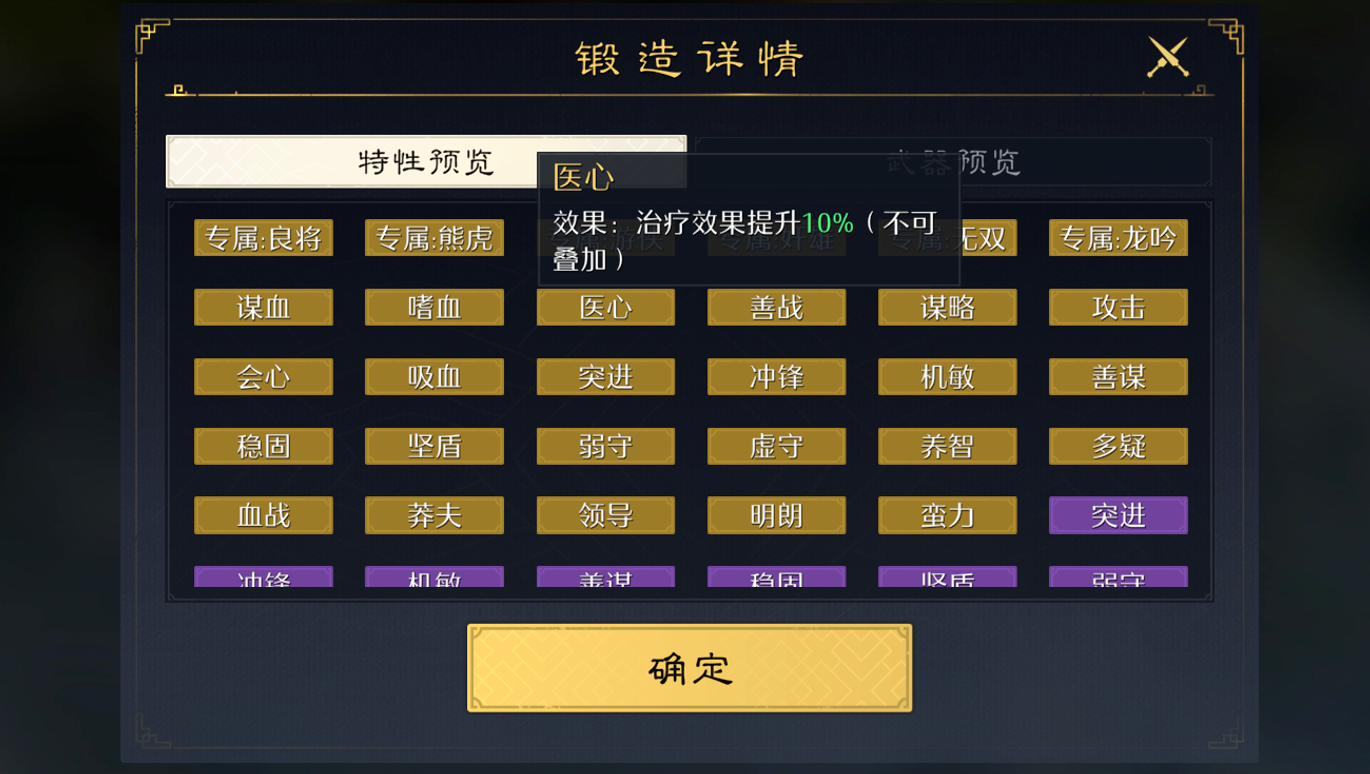The width and height of the screenshot is (1370, 774).
Task: Select the 专属:龙吟 trait
Action: 1118,238
